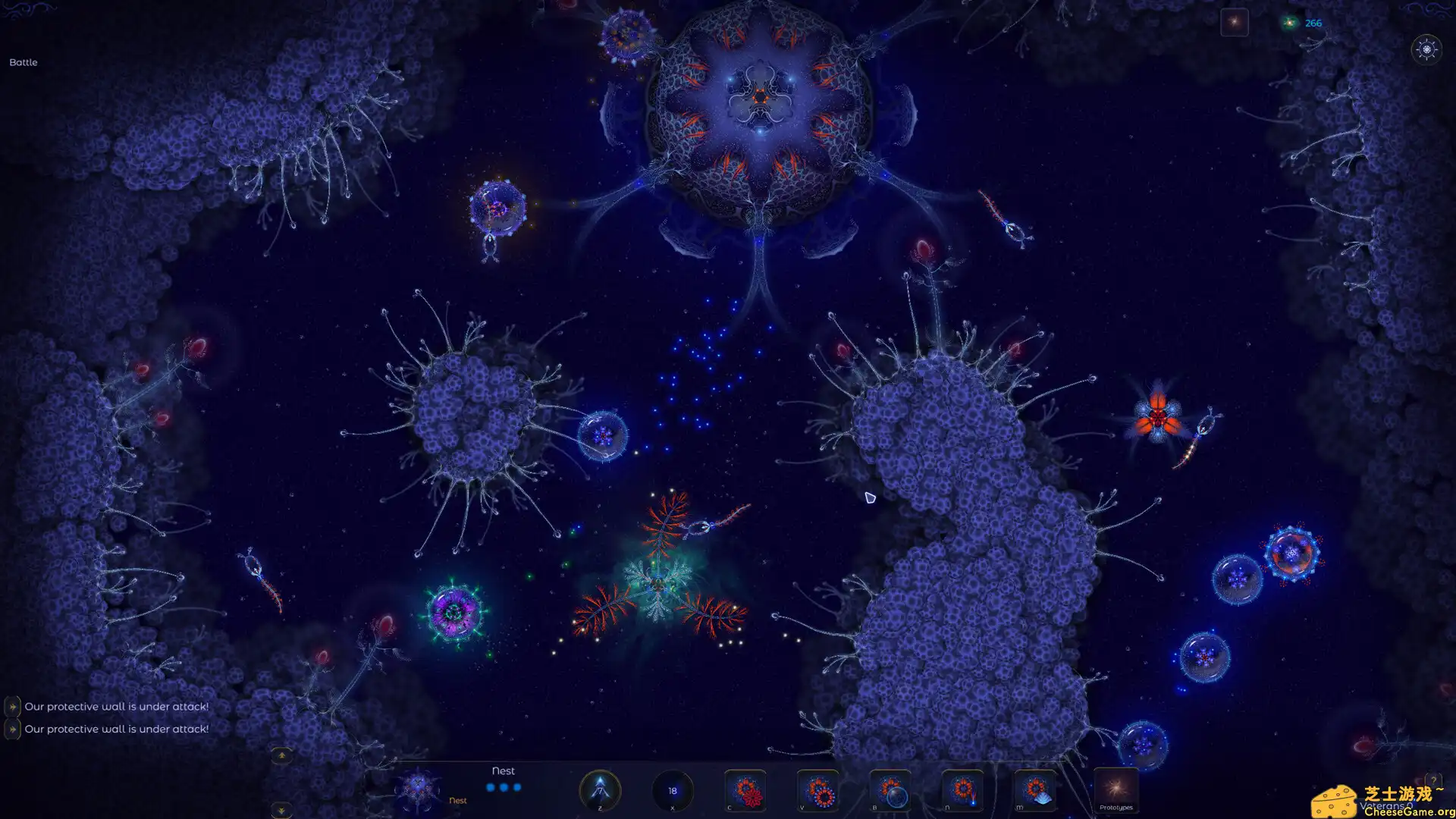Select the laser stinger unit with hotkey N

click(x=963, y=791)
